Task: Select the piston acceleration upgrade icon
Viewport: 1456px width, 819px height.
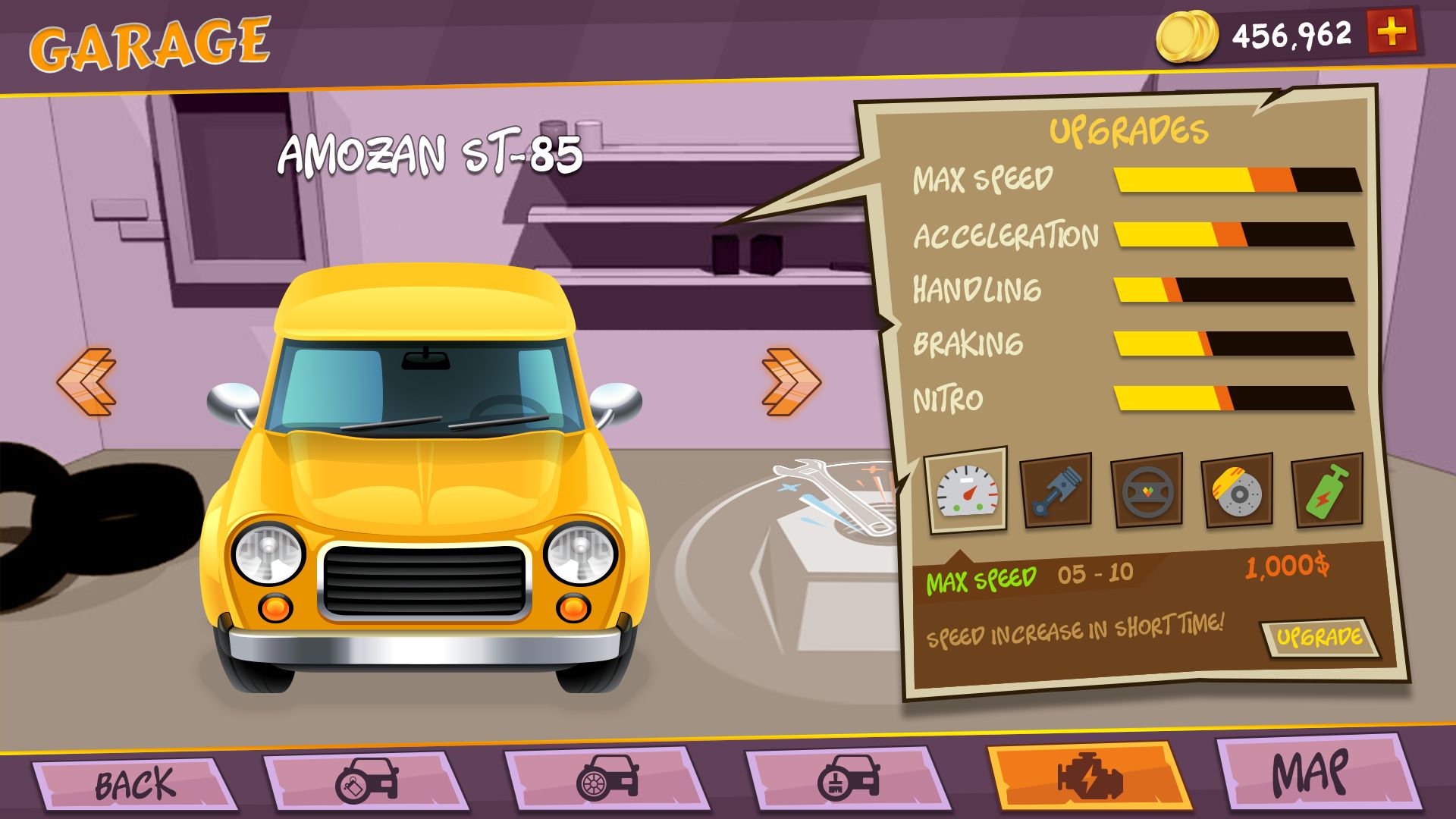Action: 1056,490
